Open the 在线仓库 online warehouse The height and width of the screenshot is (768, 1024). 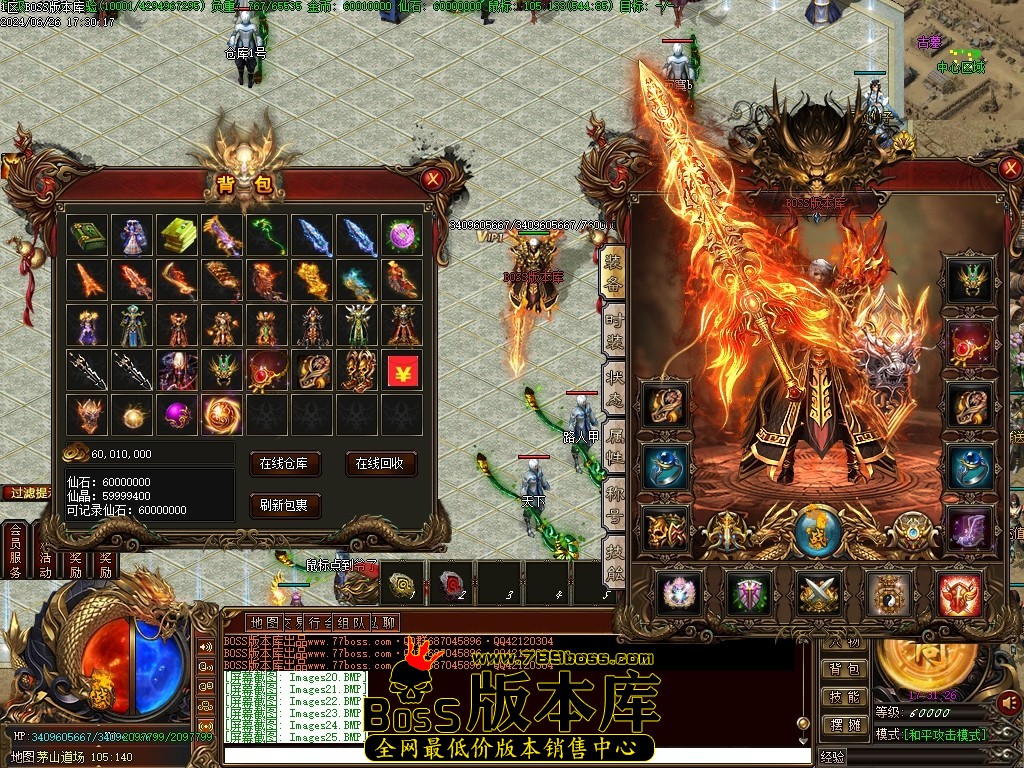[x=290, y=464]
